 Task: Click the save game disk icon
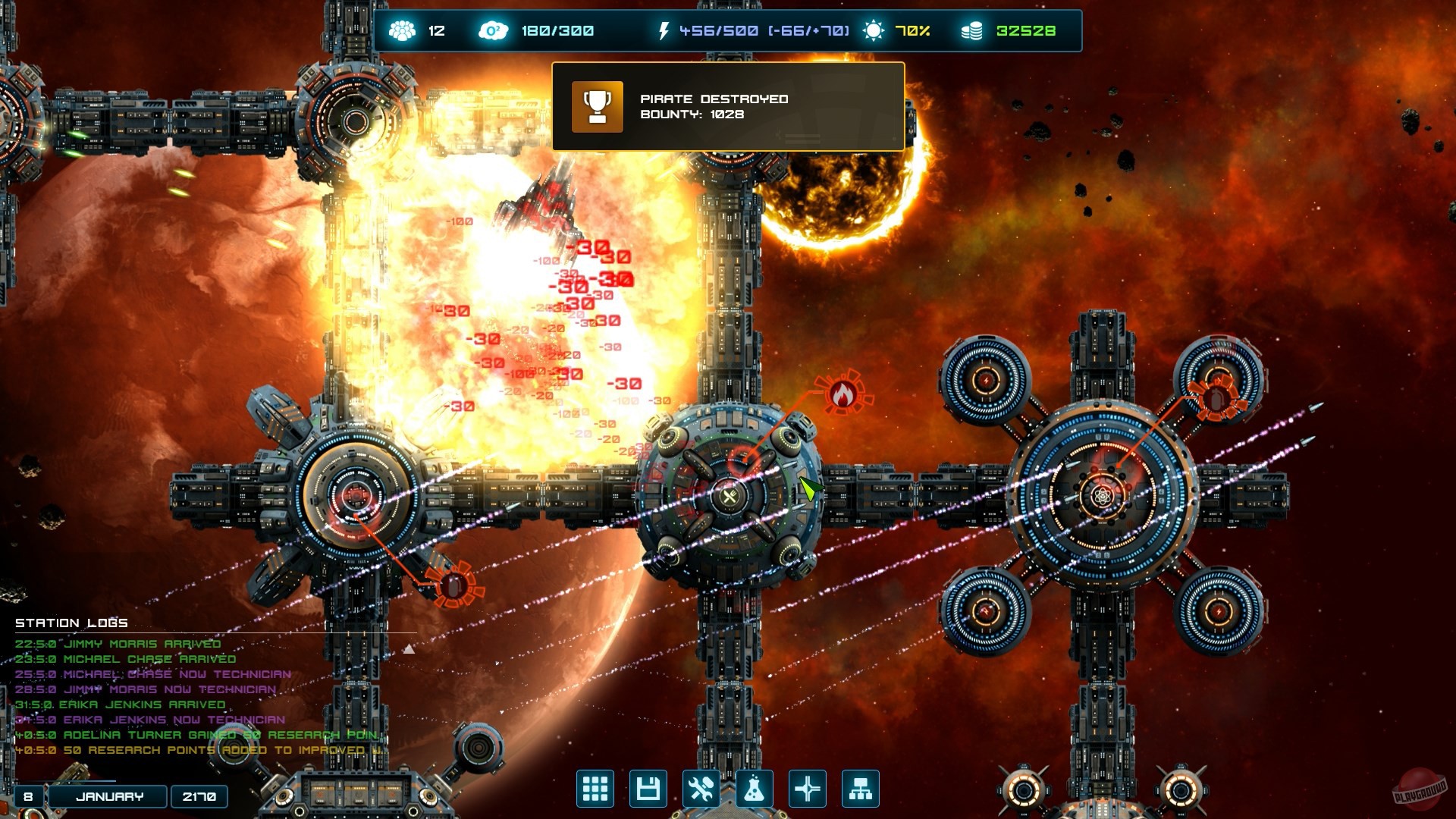point(648,789)
